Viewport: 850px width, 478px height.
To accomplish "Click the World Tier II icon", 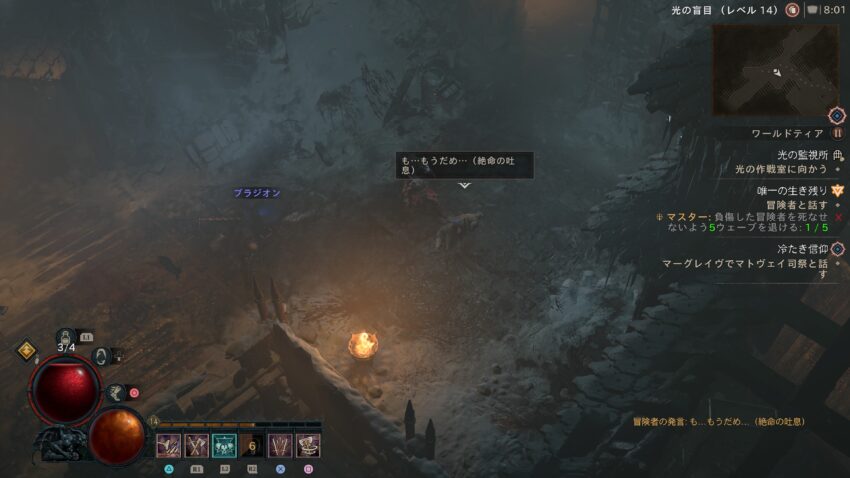I will [x=838, y=133].
